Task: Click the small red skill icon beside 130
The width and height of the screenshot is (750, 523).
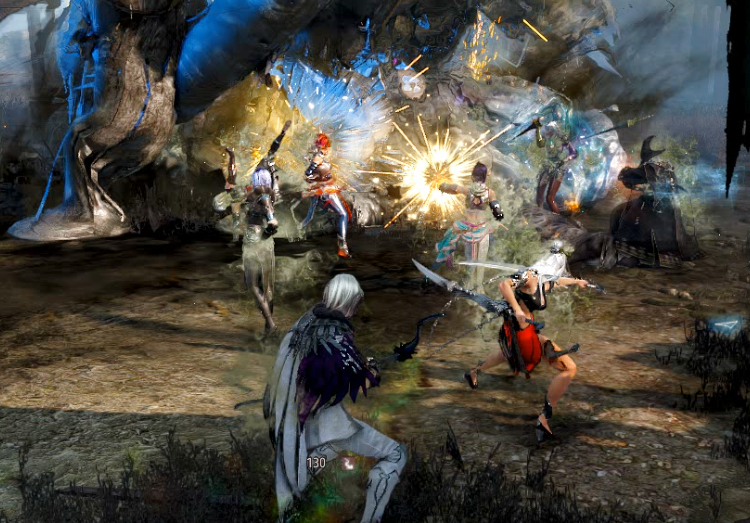Action: pyautogui.click(x=347, y=463)
